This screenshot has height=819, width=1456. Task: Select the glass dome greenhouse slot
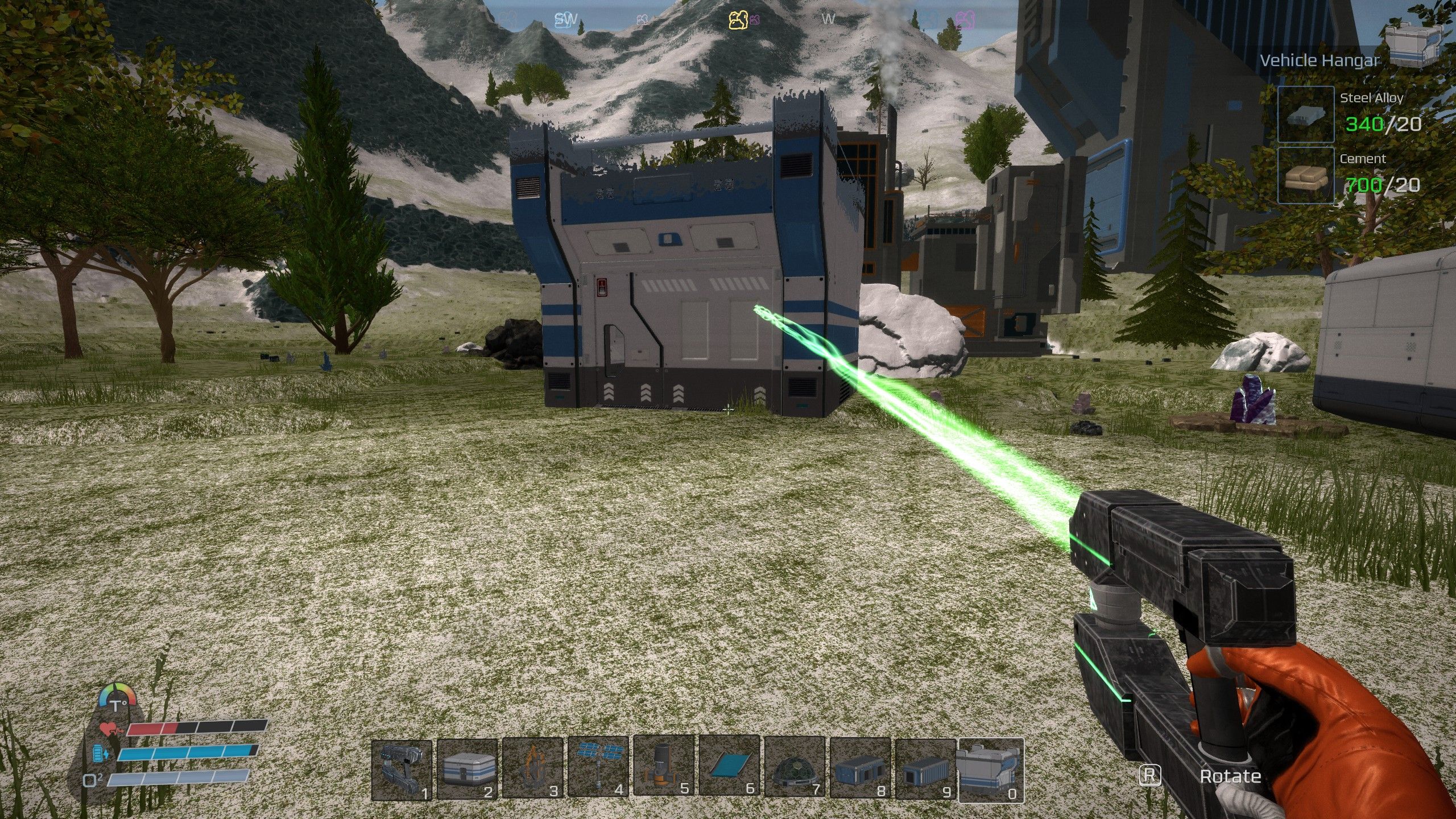click(795, 770)
